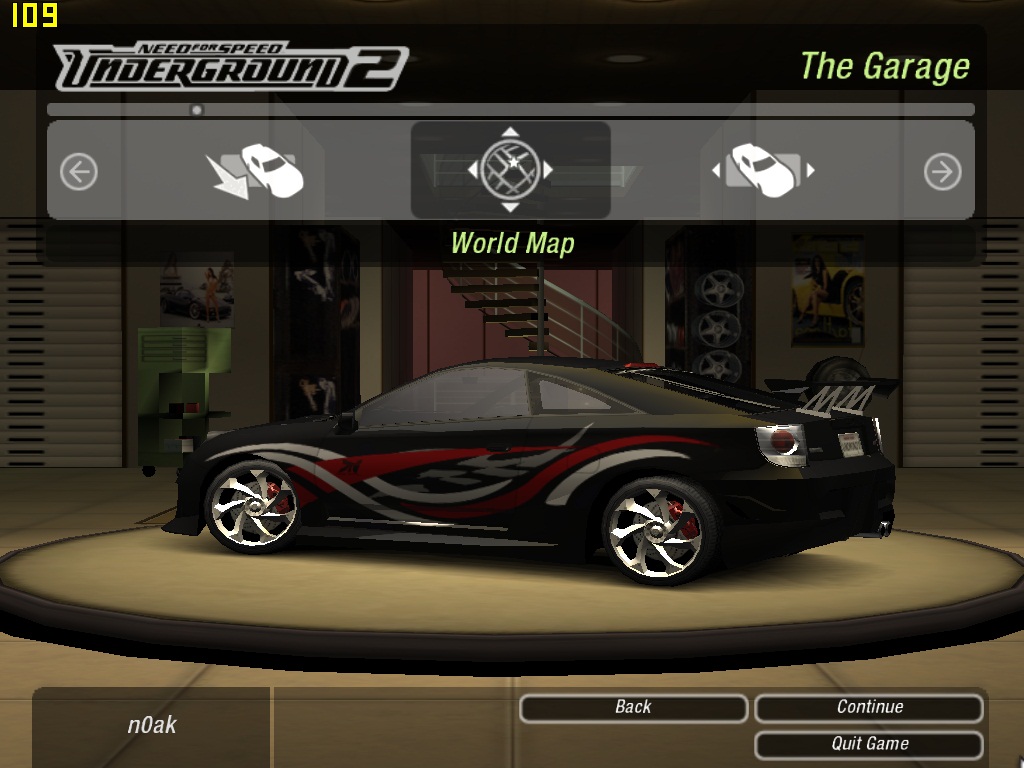Click the left arrow menu scroller
Screen dimensions: 1024x768
[x=79, y=172]
